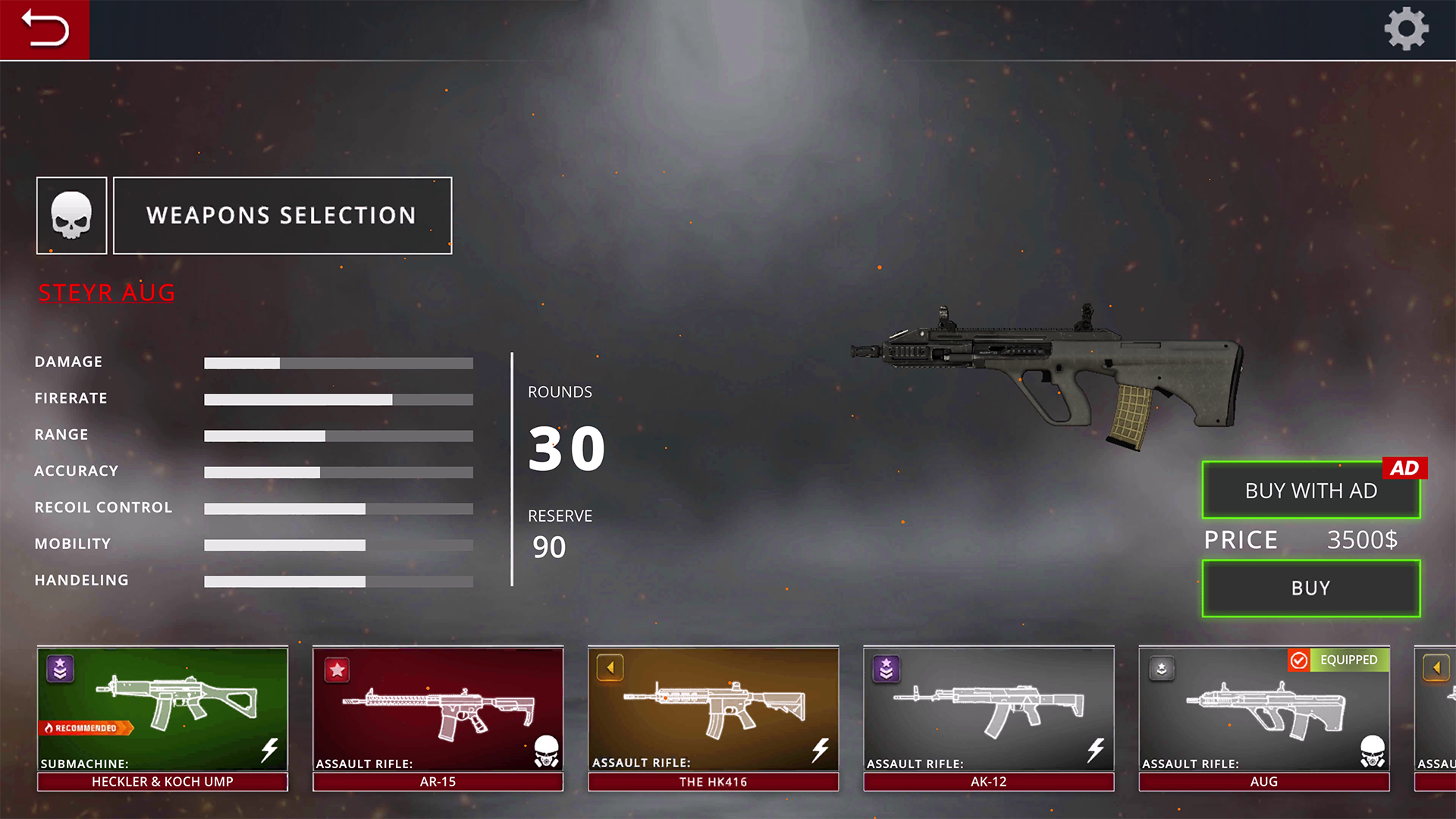Open settings via the gear icon
Screen dimensions: 1456x819
[1406, 30]
